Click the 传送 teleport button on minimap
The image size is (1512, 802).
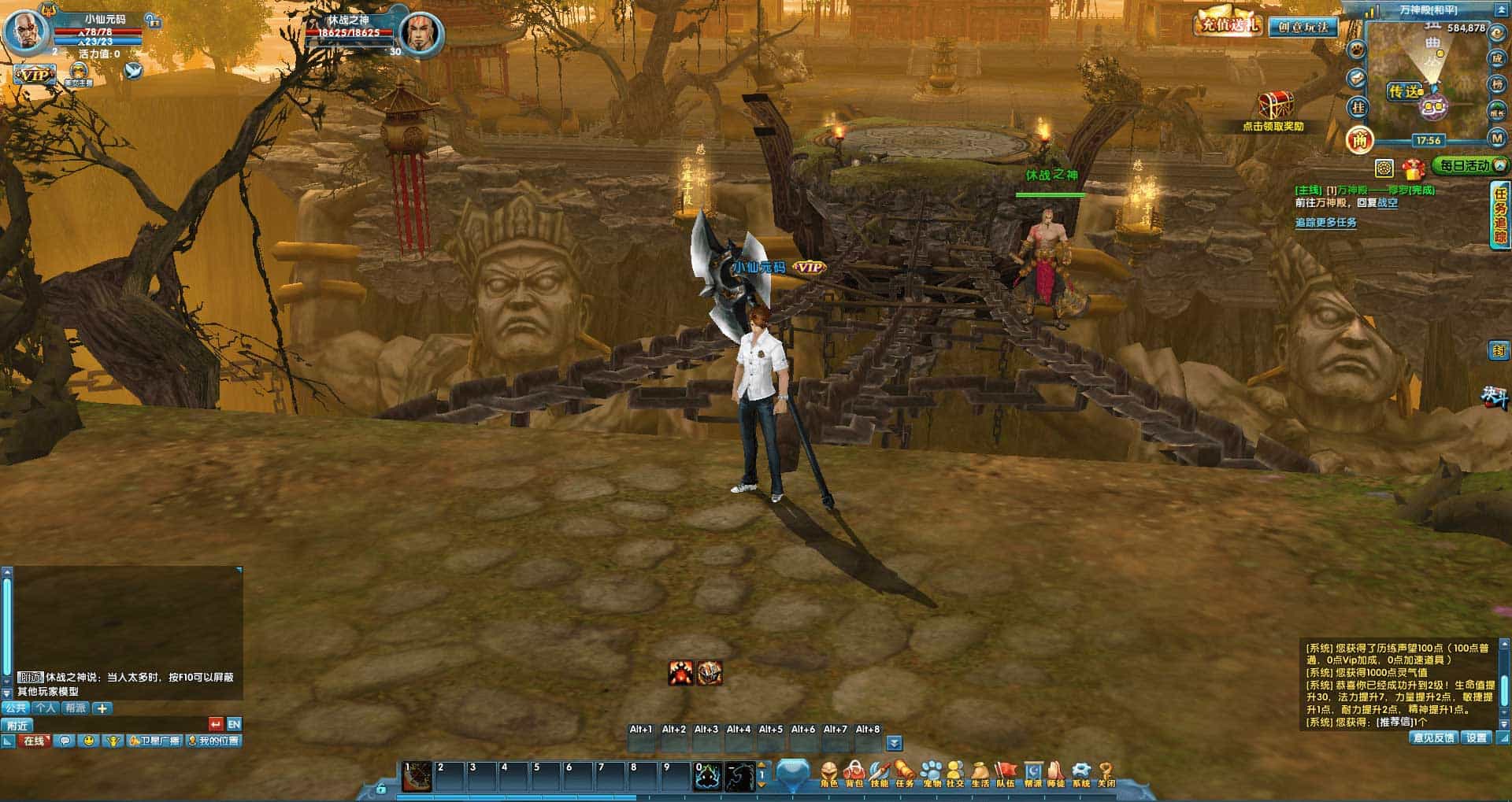pos(1406,91)
